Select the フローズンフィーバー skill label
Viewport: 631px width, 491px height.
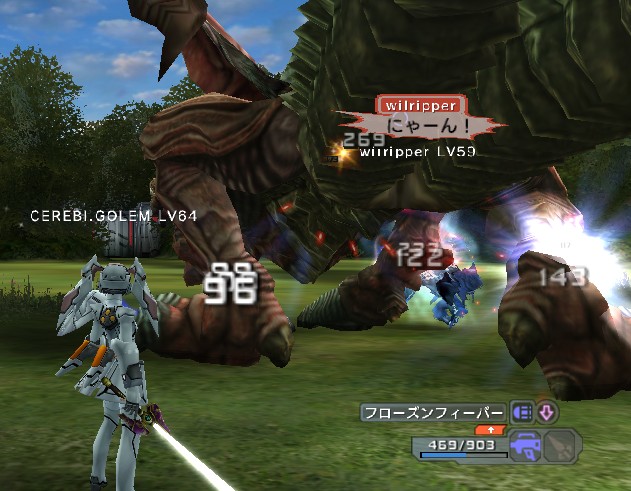click(433, 412)
